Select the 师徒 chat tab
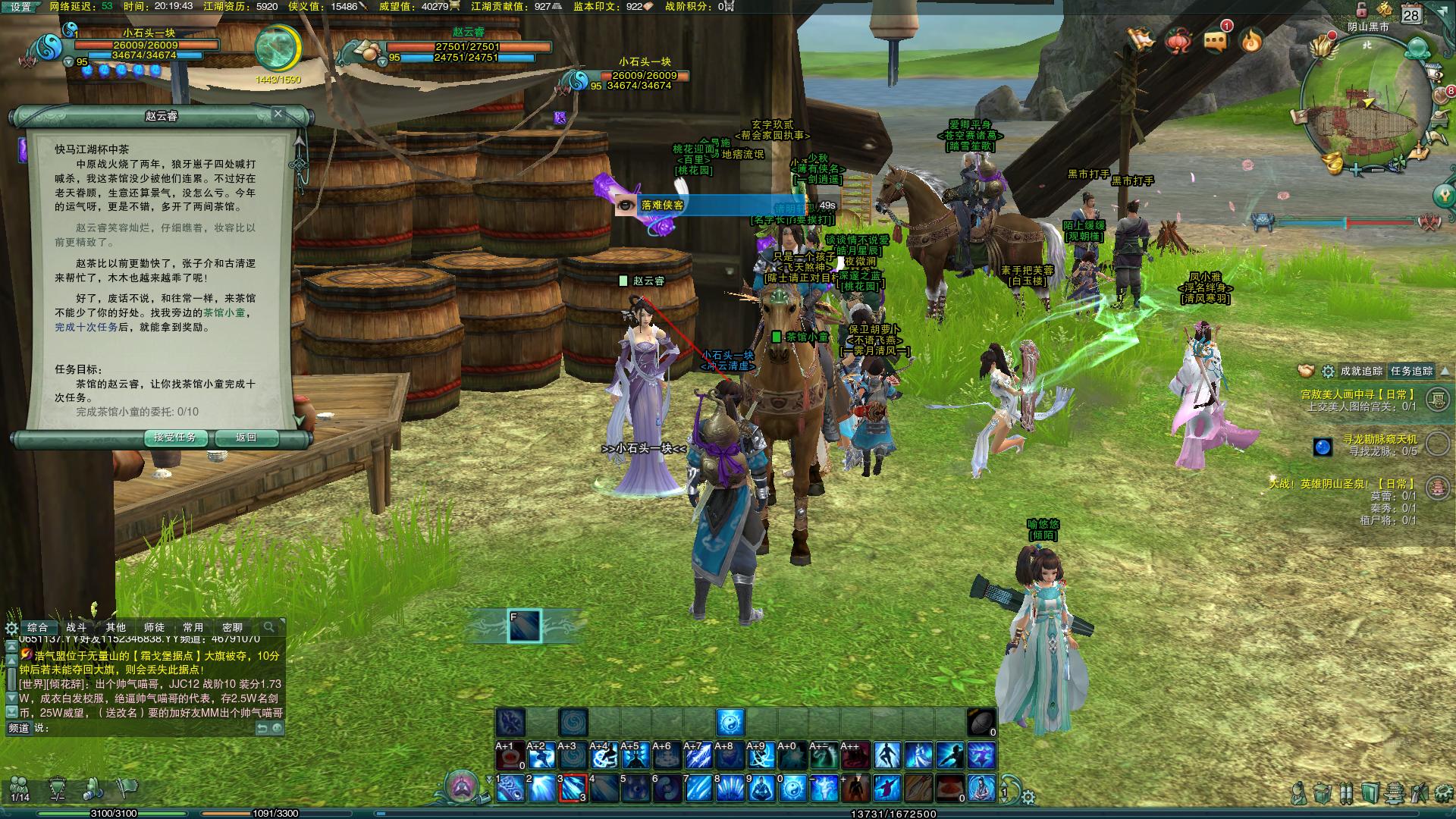Image resolution: width=1456 pixels, height=819 pixels. click(x=154, y=627)
